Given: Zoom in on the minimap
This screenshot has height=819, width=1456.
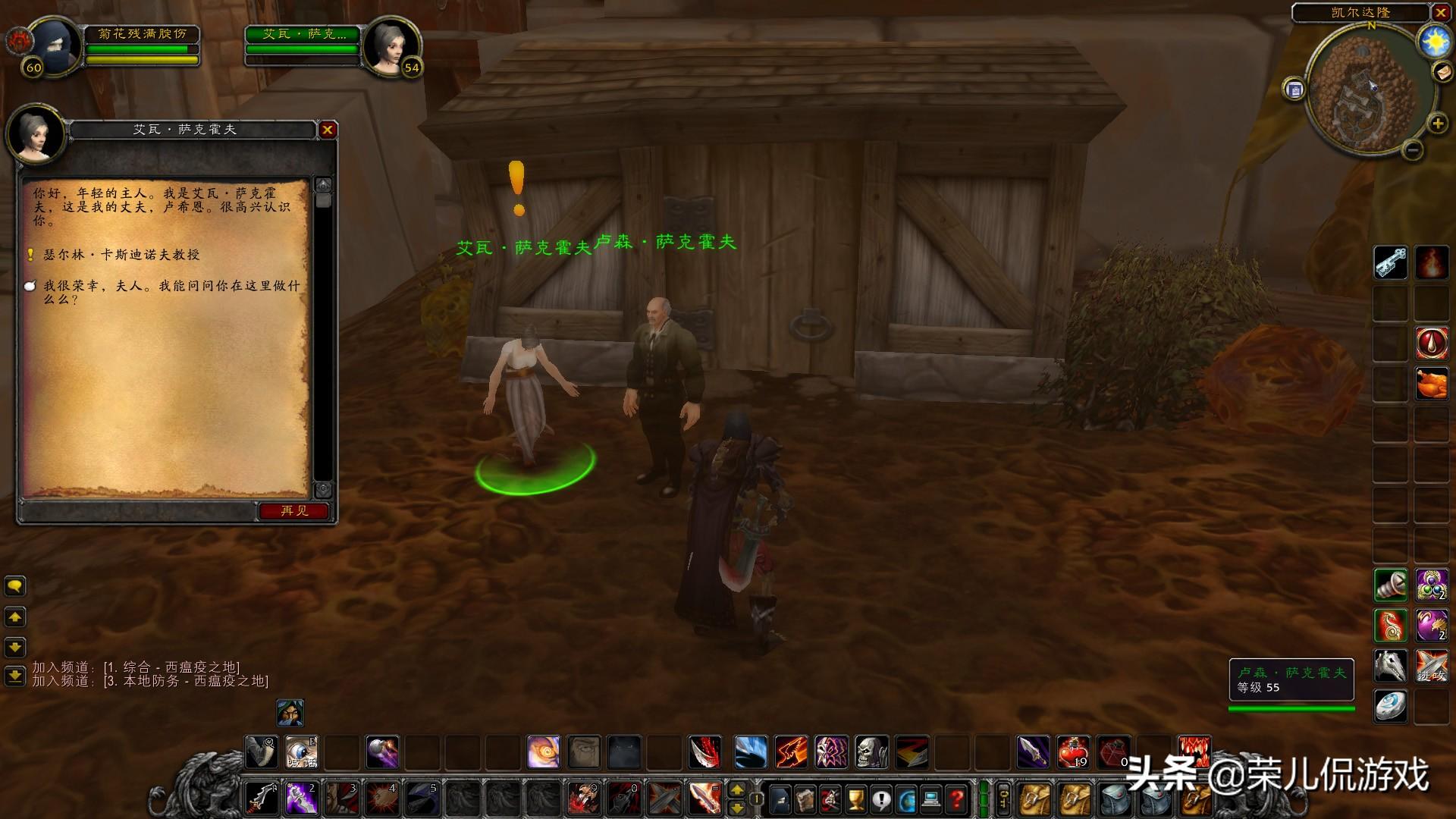Looking at the screenshot, I should click(1437, 124).
